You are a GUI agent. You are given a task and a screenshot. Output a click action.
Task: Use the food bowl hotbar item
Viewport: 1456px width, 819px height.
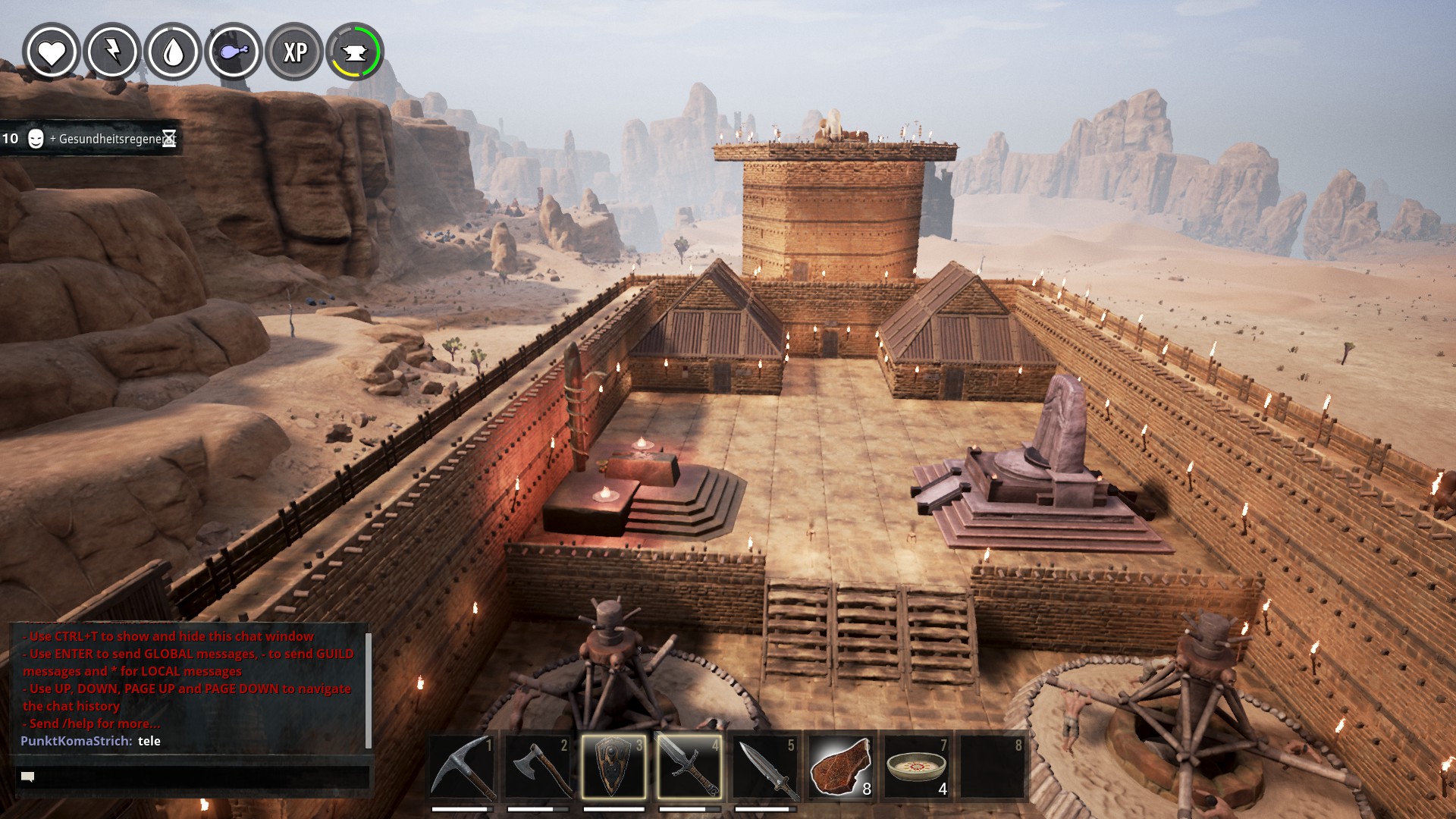pyautogui.click(x=916, y=766)
